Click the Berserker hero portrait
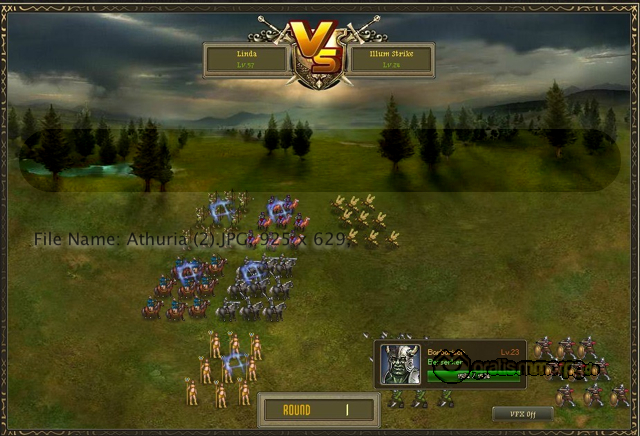The image size is (640, 436). pos(401,365)
